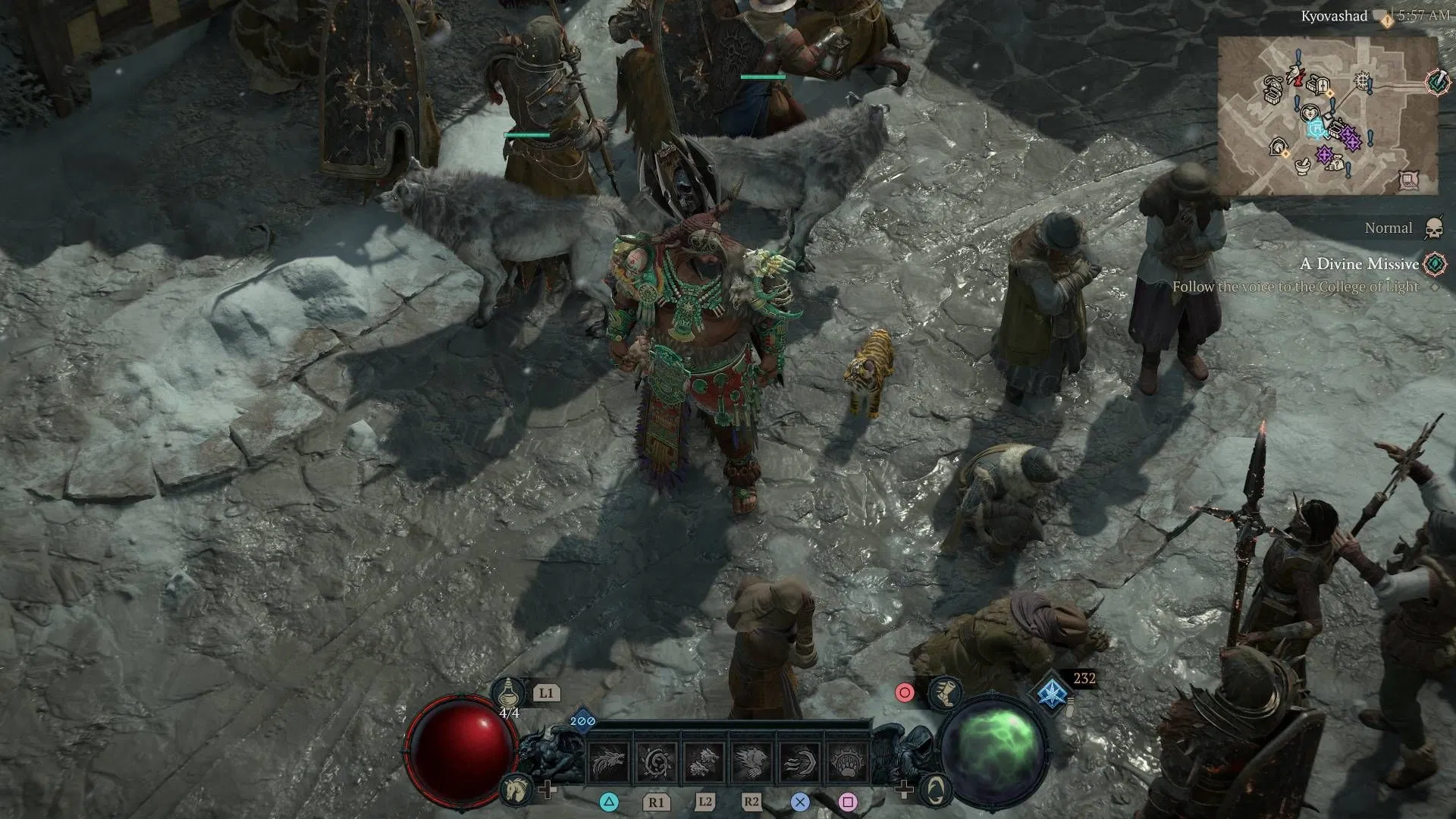Click the curled horn emblem icon
This screenshot has height=819, width=1456.
click(937, 789)
